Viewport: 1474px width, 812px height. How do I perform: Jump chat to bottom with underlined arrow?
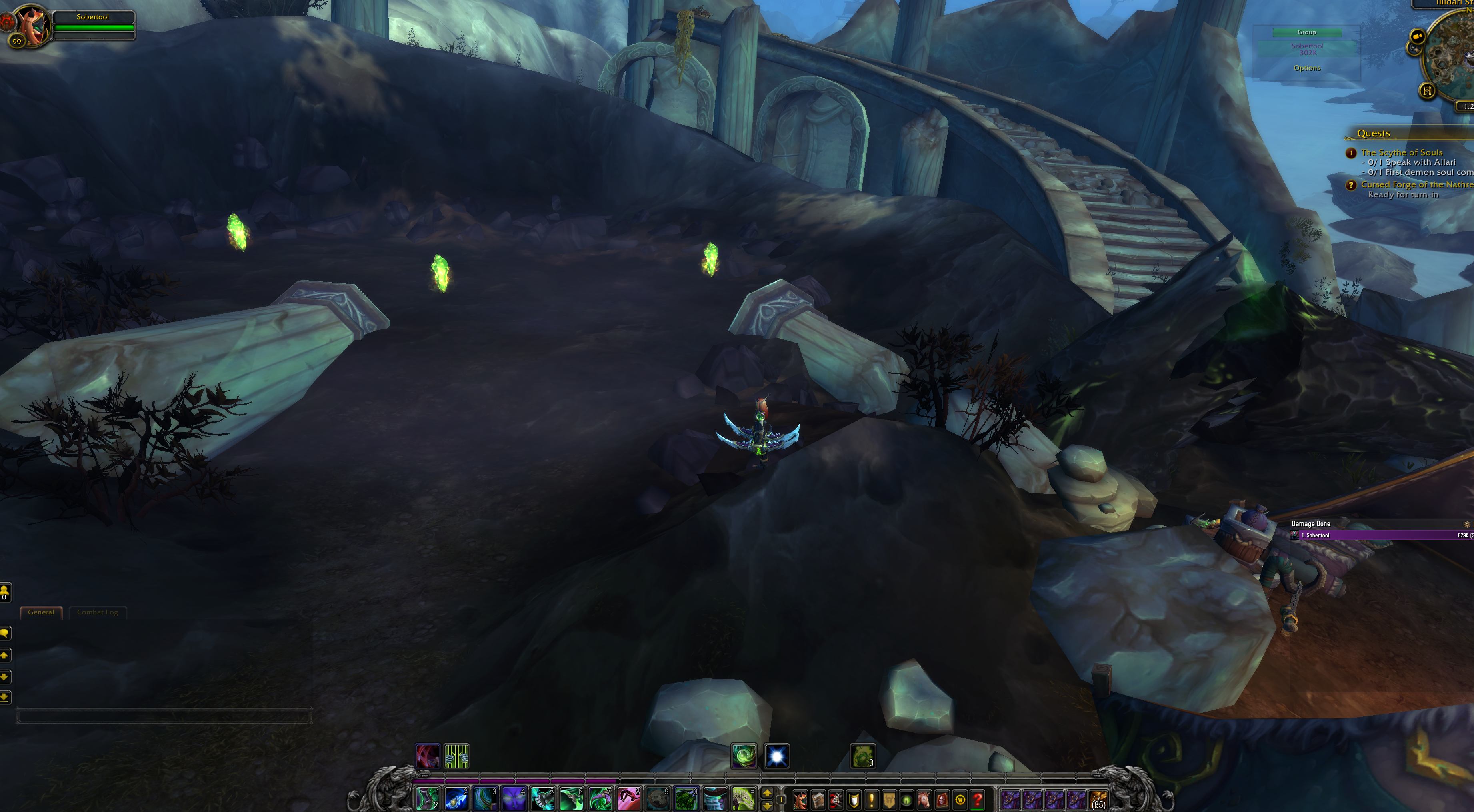(x=5, y=697)
